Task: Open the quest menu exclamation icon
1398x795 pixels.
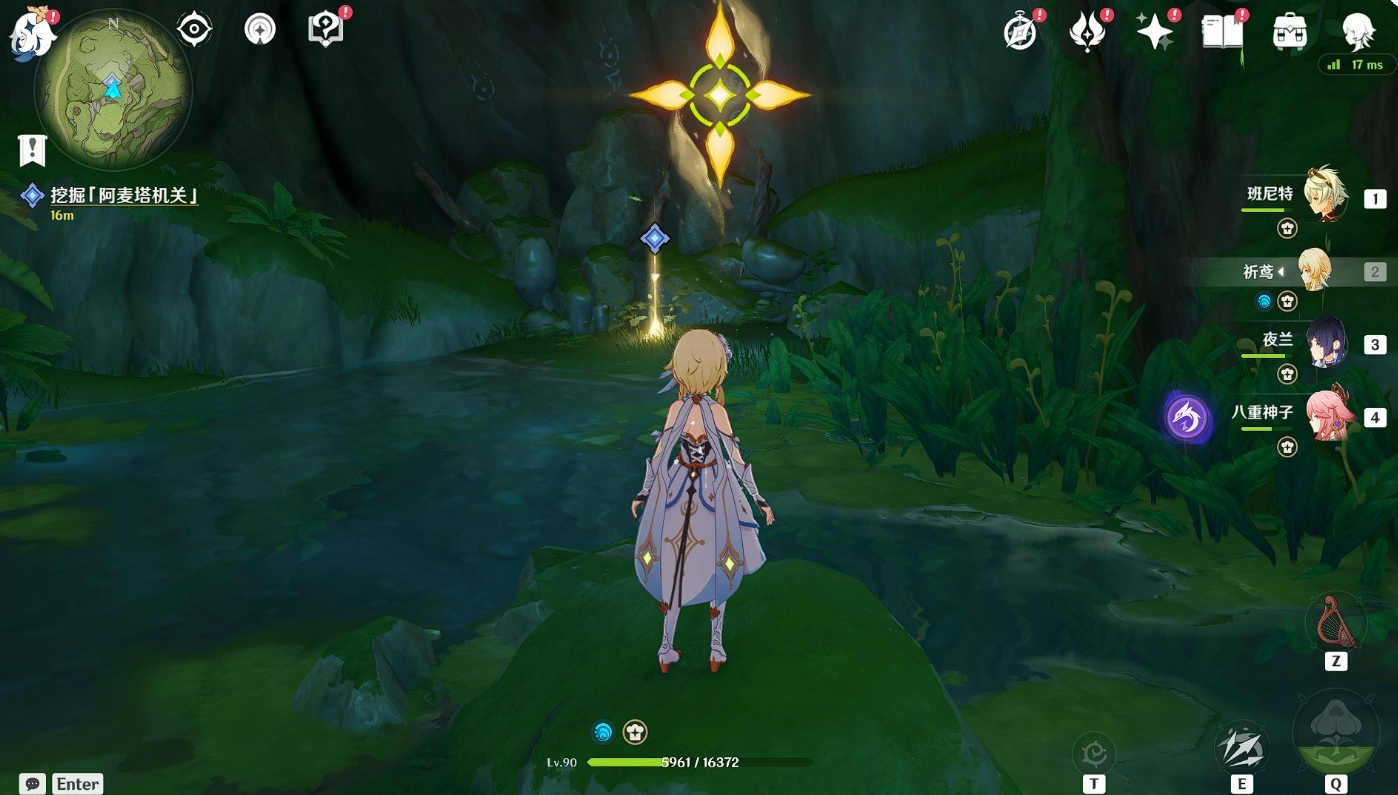Action: click(x=33, y=150)
